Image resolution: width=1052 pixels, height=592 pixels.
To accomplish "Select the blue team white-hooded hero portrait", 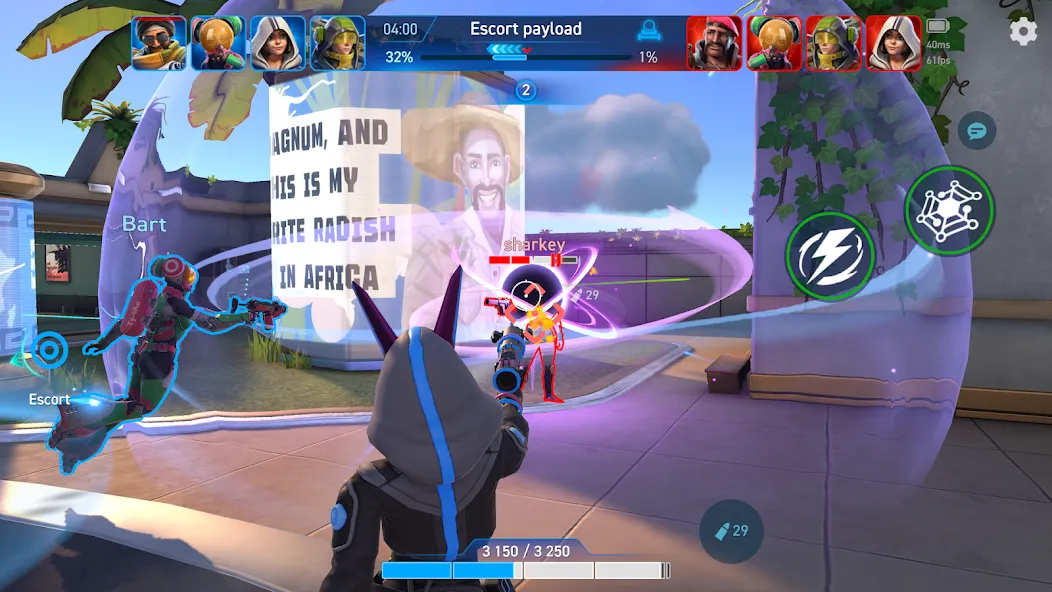I will click(278, 43).
